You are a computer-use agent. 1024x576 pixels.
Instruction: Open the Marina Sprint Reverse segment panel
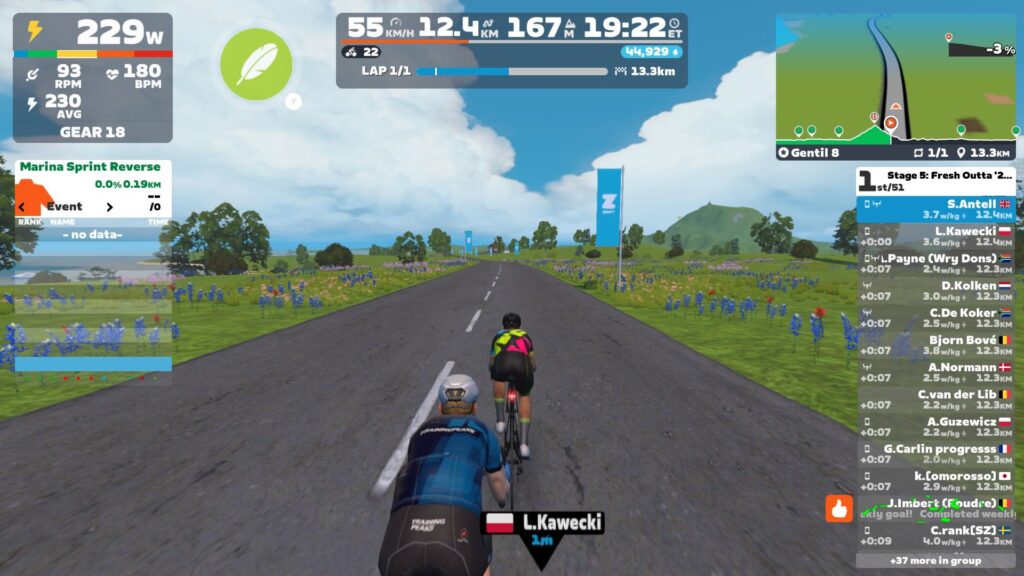coord(90,167)
